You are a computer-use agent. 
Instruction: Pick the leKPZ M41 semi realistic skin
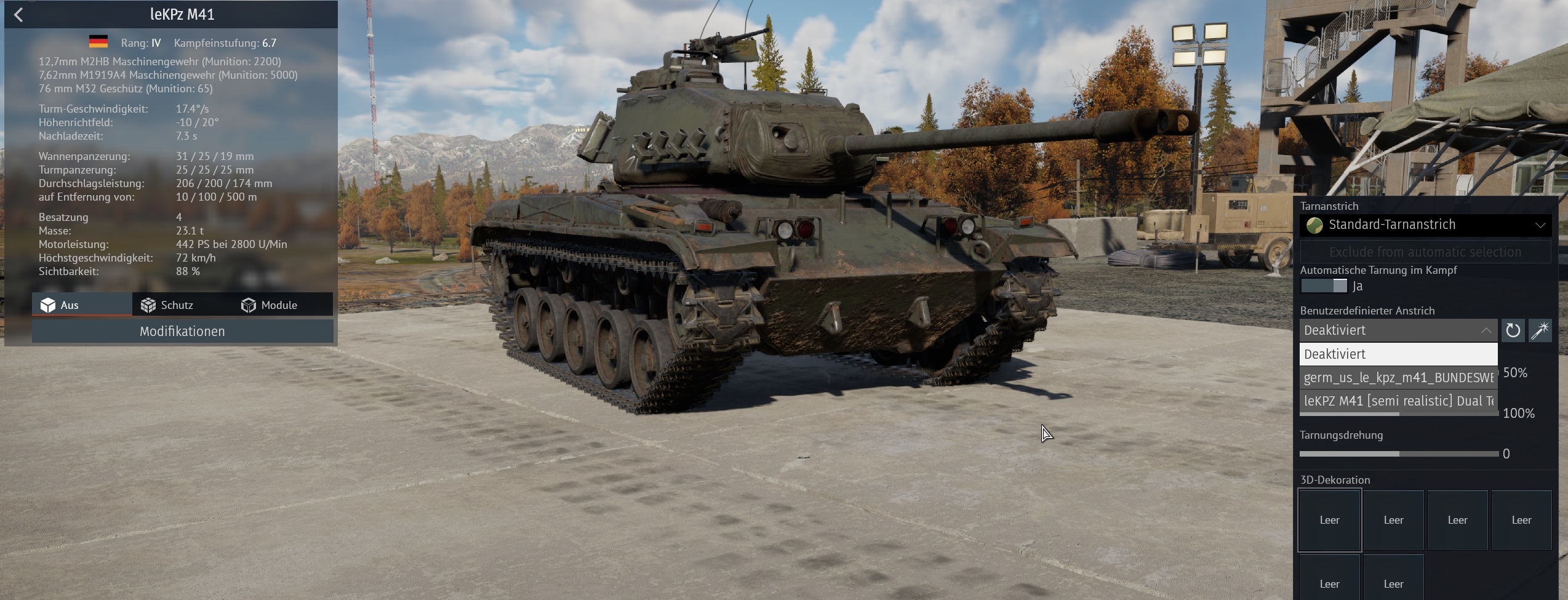click(1398, 401)
